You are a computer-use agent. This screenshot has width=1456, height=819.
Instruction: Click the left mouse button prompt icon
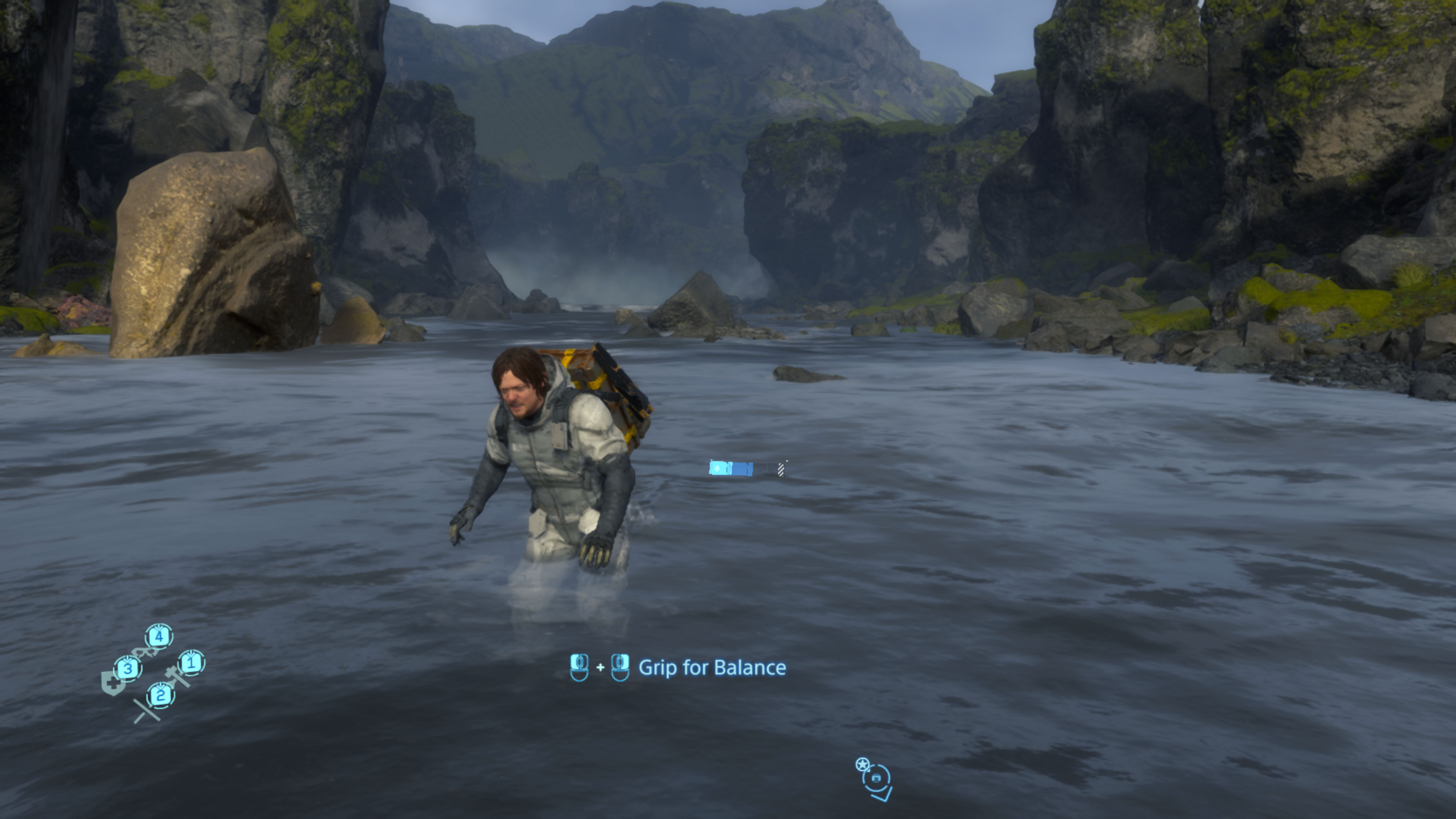coord(579,667)
